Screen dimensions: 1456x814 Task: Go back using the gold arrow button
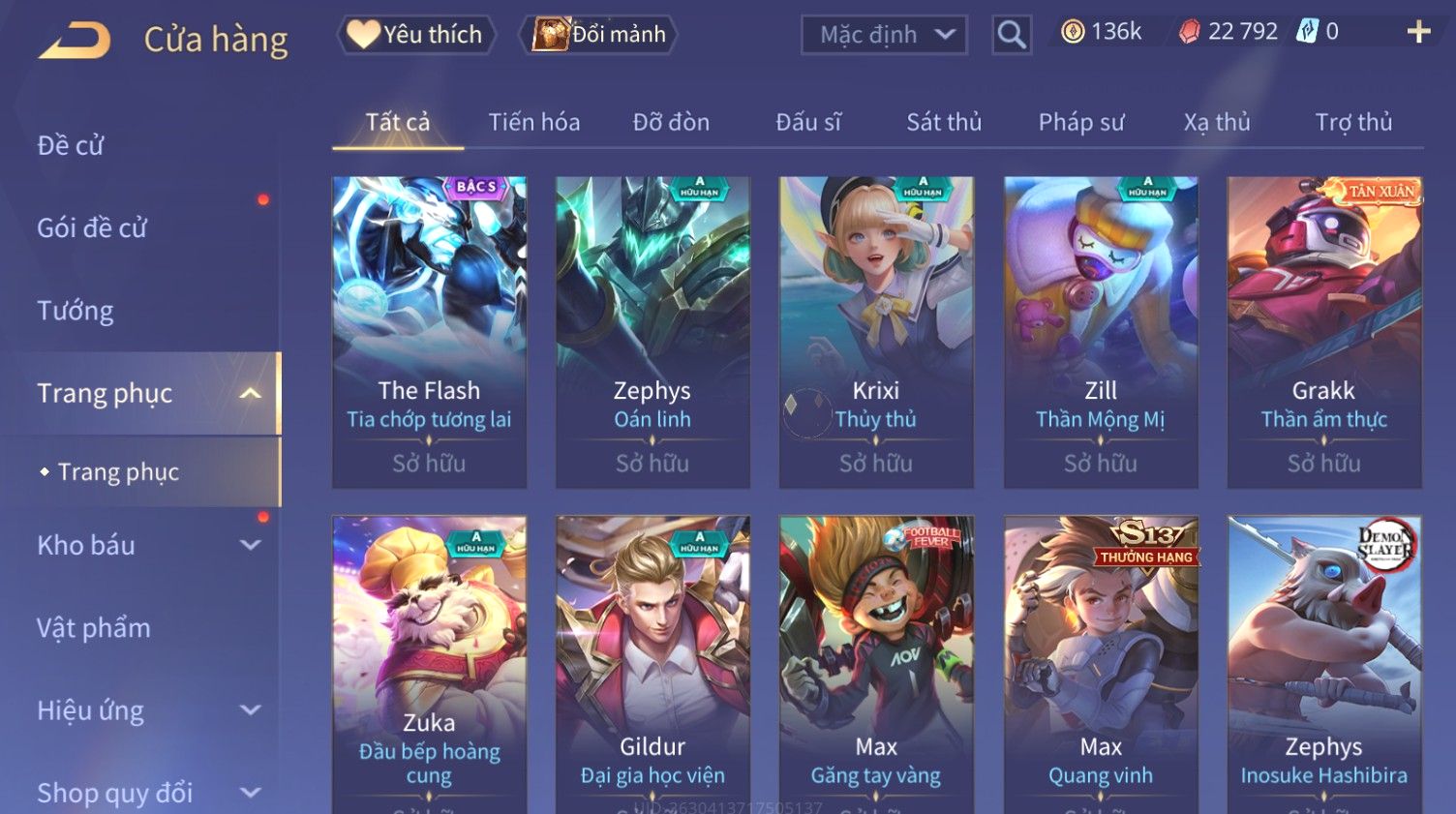(76, 40)
